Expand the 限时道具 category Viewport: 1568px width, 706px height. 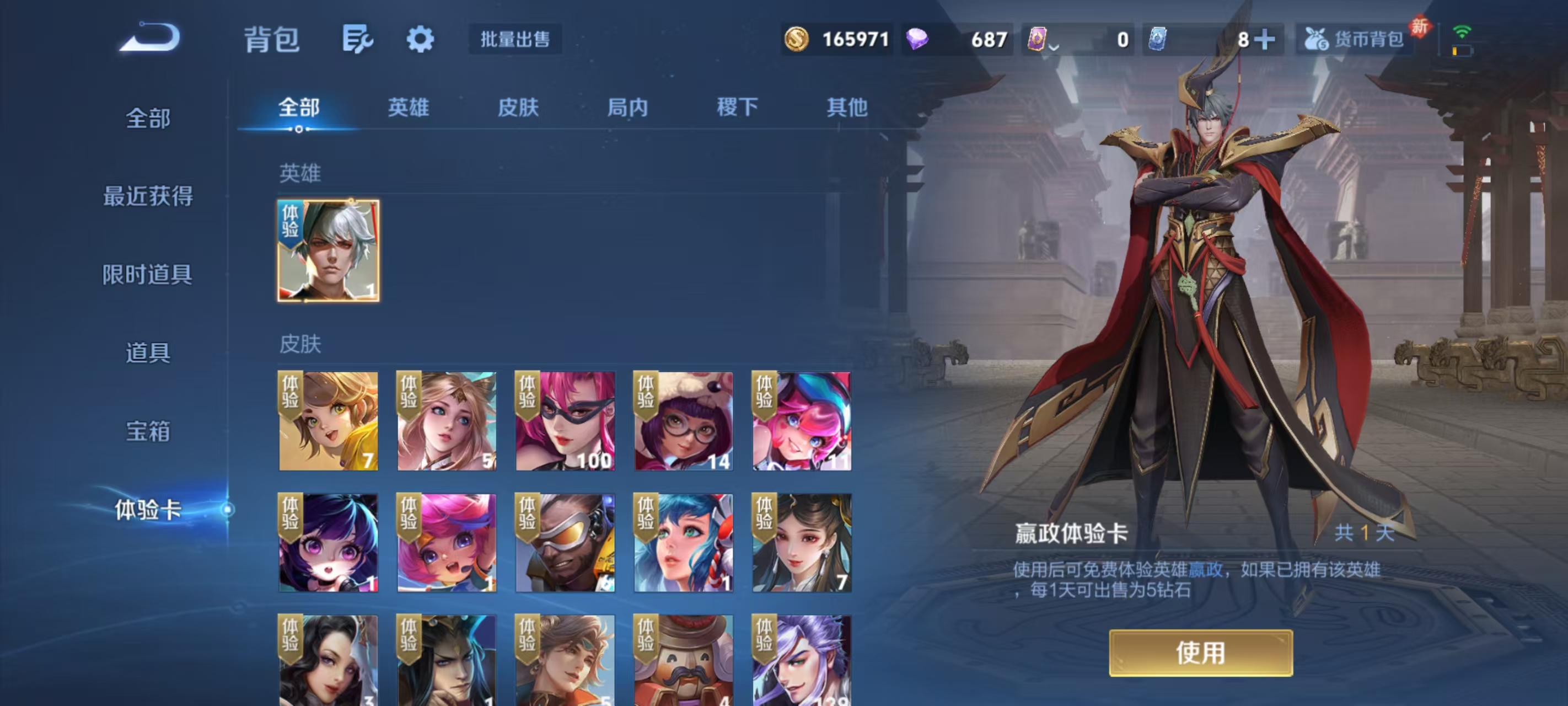coord(148,275)
